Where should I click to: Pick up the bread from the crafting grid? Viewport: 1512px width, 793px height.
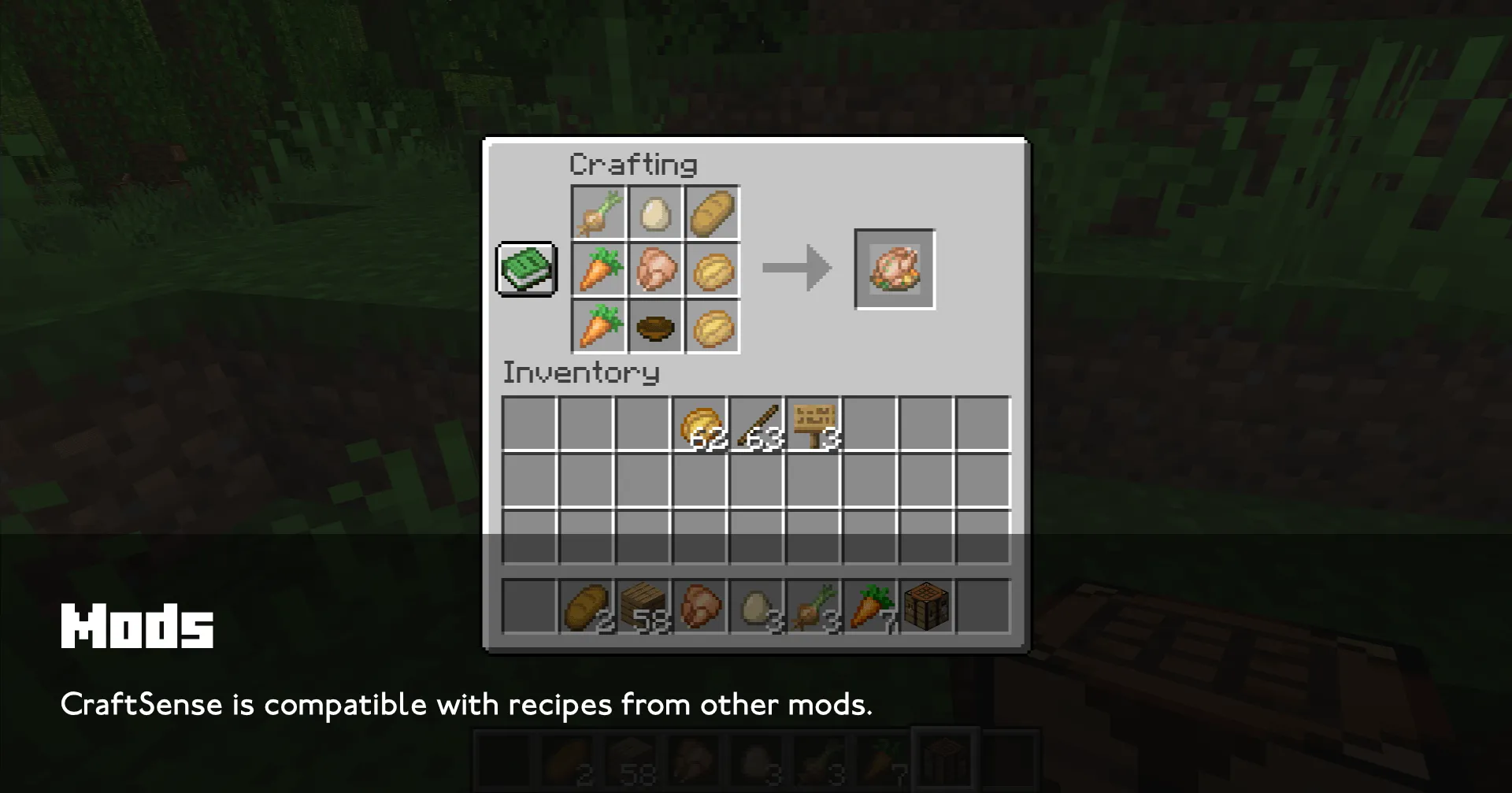711,213
